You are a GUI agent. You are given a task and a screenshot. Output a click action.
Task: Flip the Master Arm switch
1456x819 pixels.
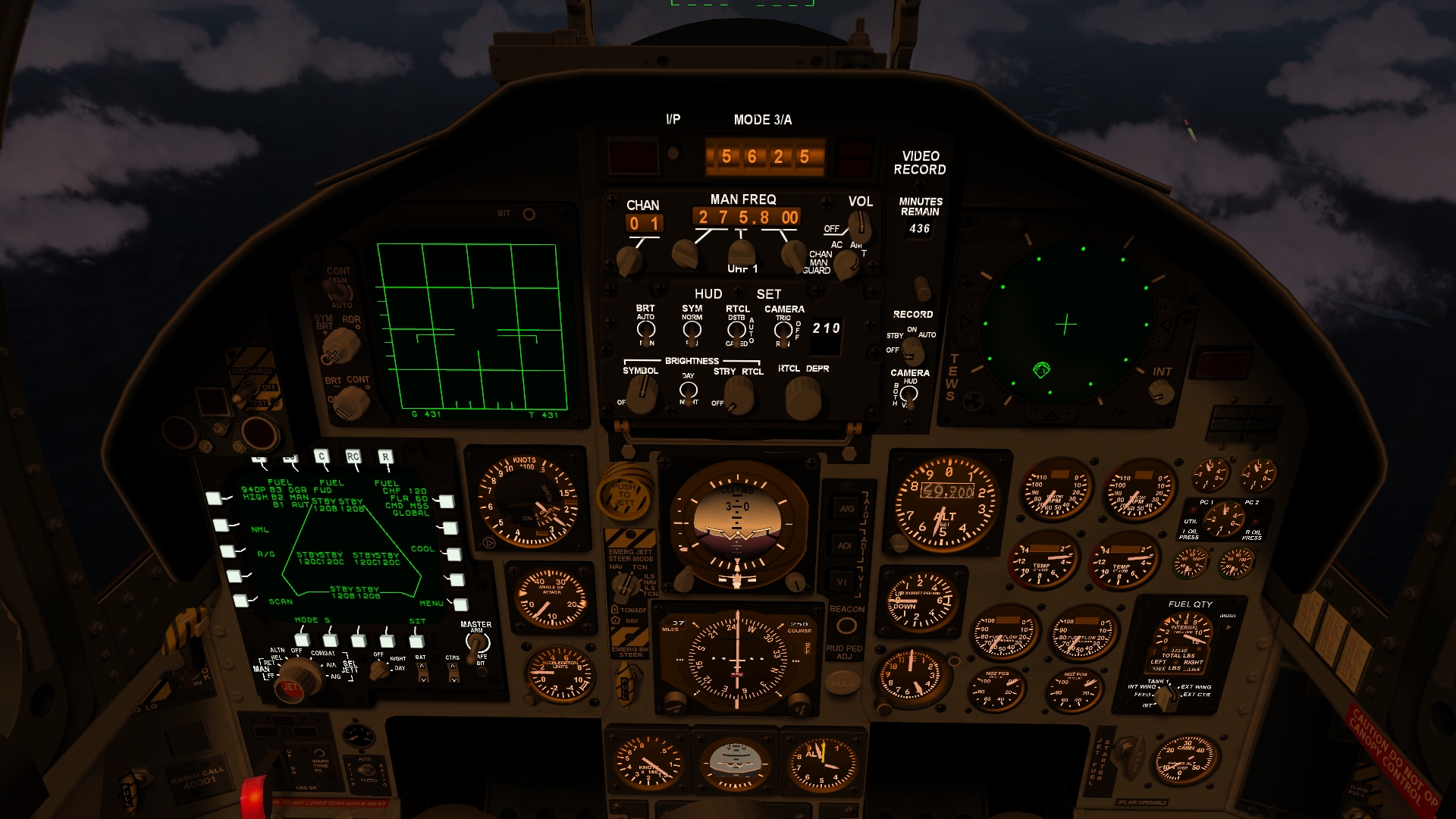coord(478,644)
